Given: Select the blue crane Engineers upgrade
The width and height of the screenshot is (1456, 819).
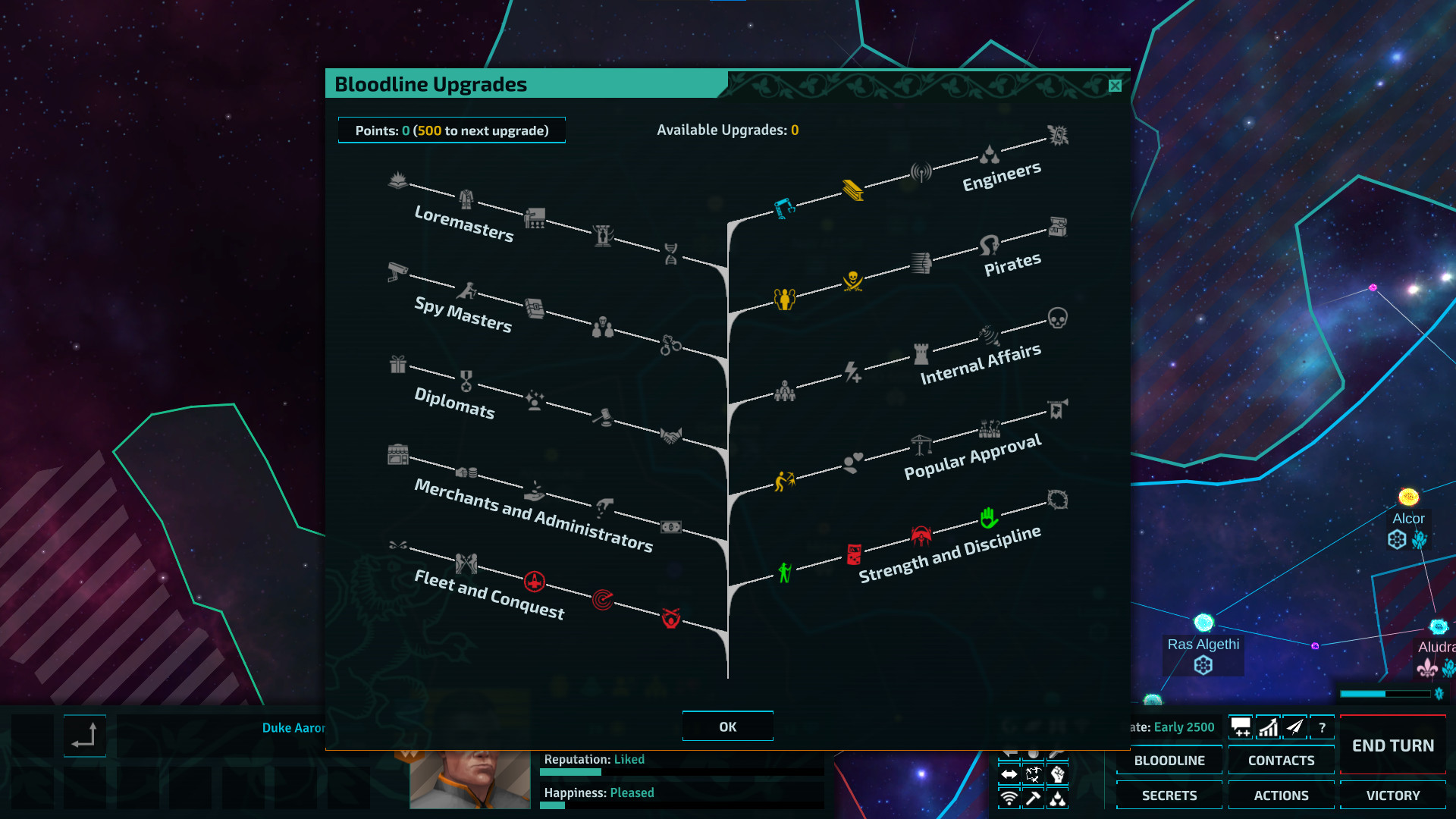Looking at the screenshot, I should click(x=784, y=207).
